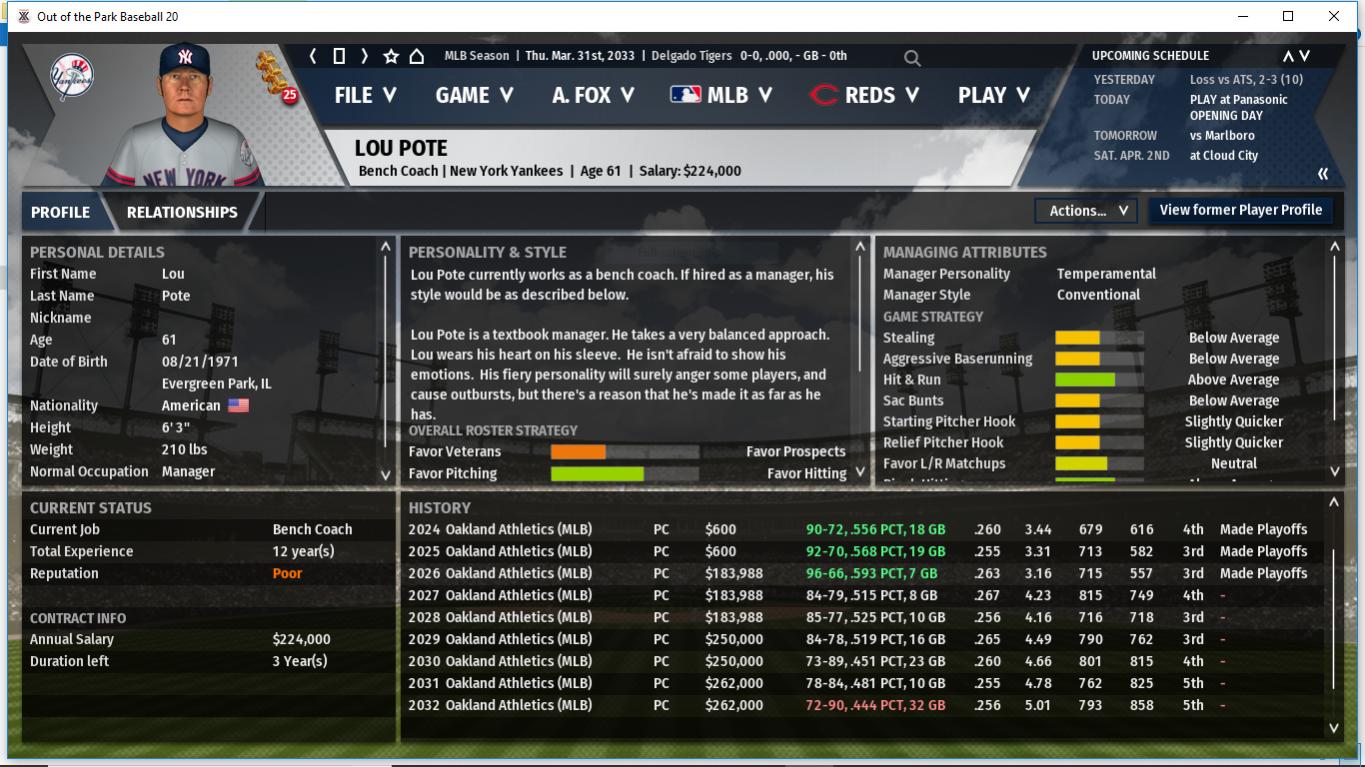Go forward with the right arrow
This screenshot has height=767, width=1365.
click(x=365, y=56)
